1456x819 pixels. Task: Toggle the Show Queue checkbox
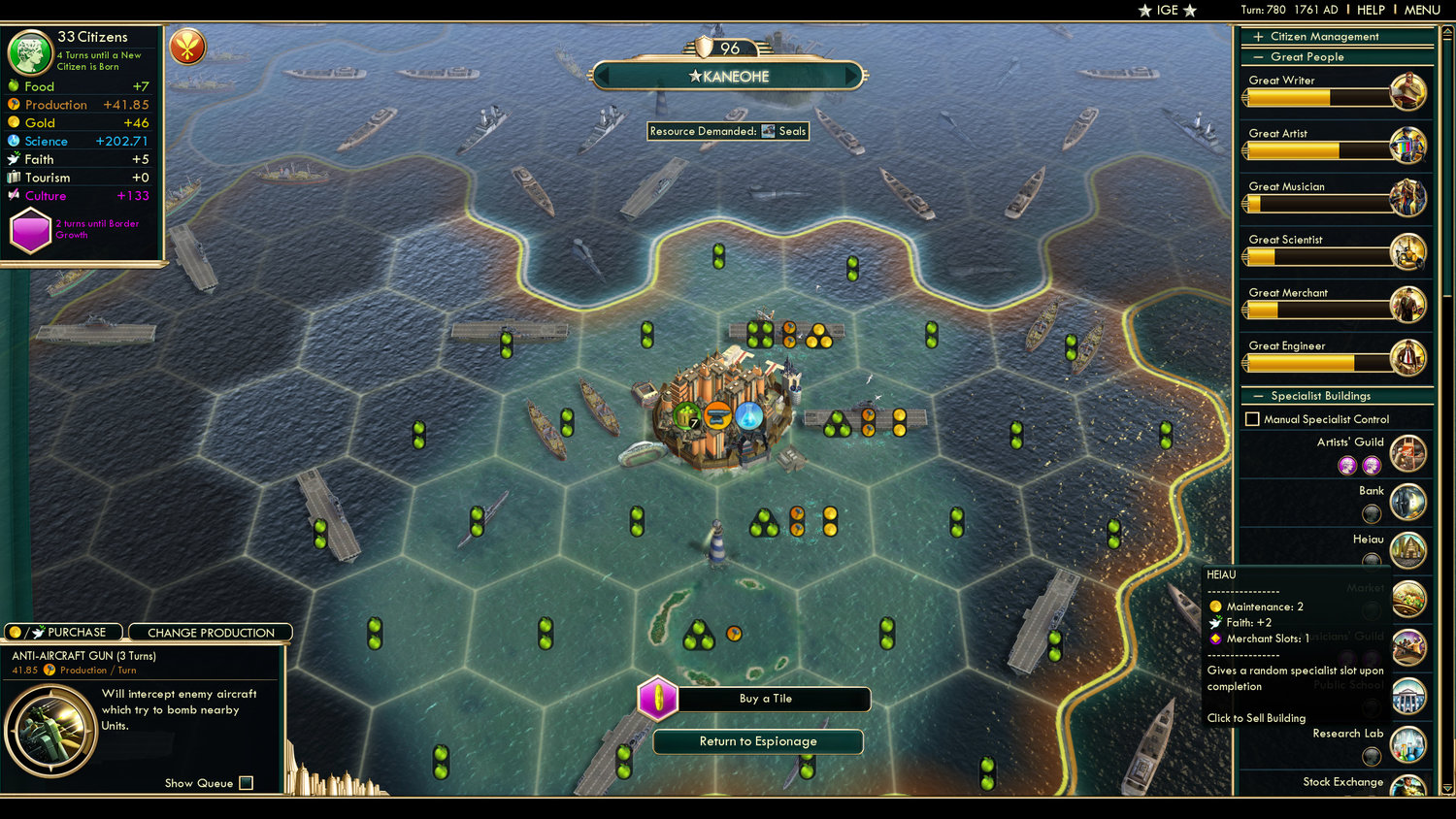[247, 783]
